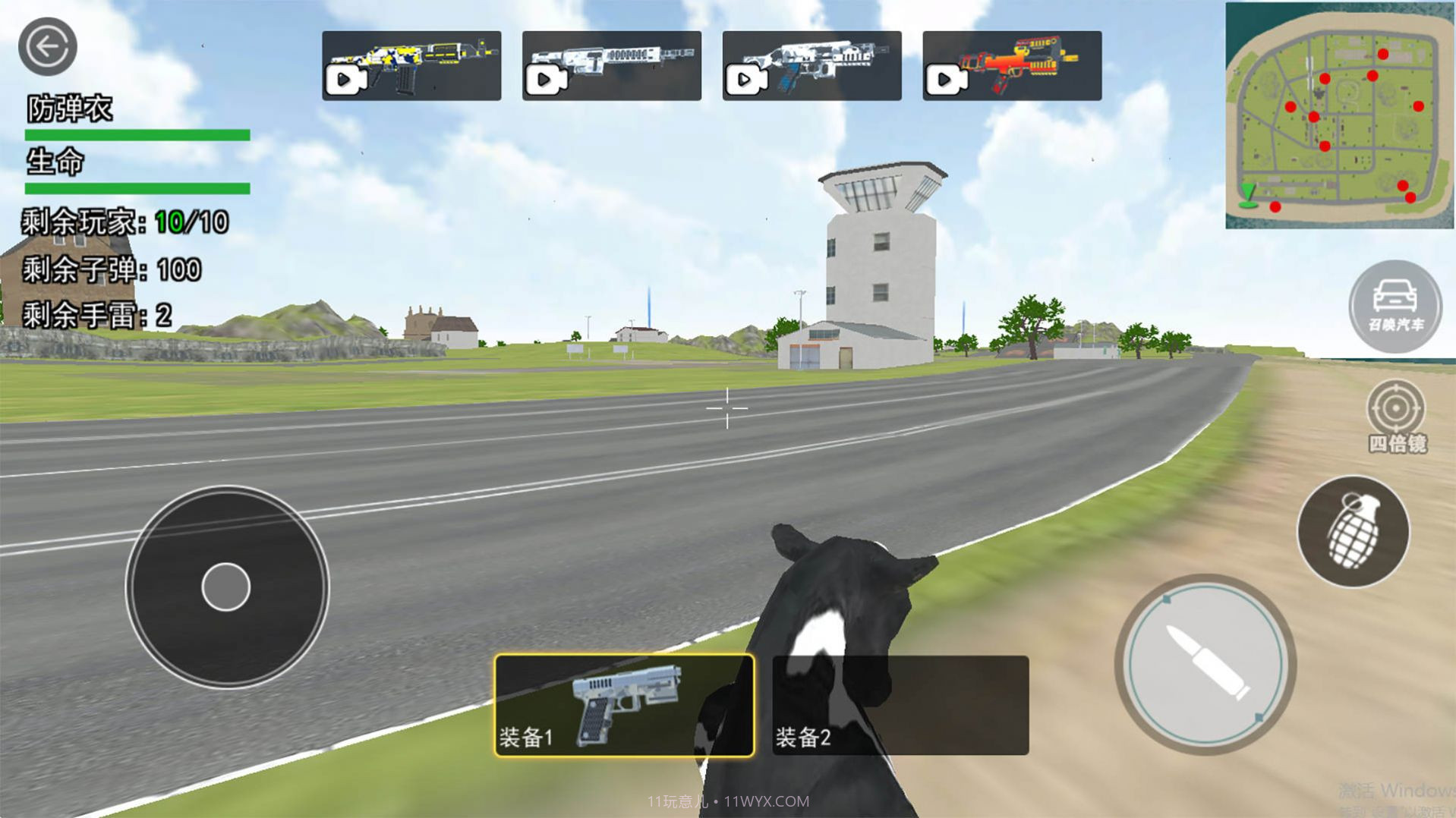Image resolution: width=1456 pixels, height=818 pixels.
Task: Tap the movement joystick knob
Action: [x=226, y=587]
